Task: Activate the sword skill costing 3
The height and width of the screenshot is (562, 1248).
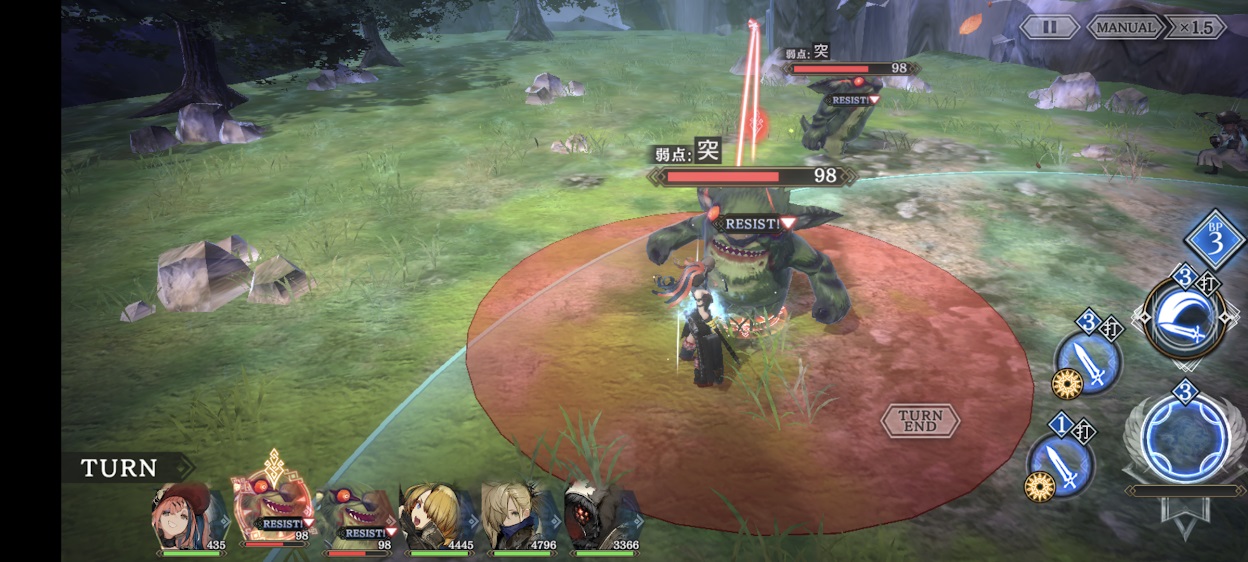Action: 1089,361
